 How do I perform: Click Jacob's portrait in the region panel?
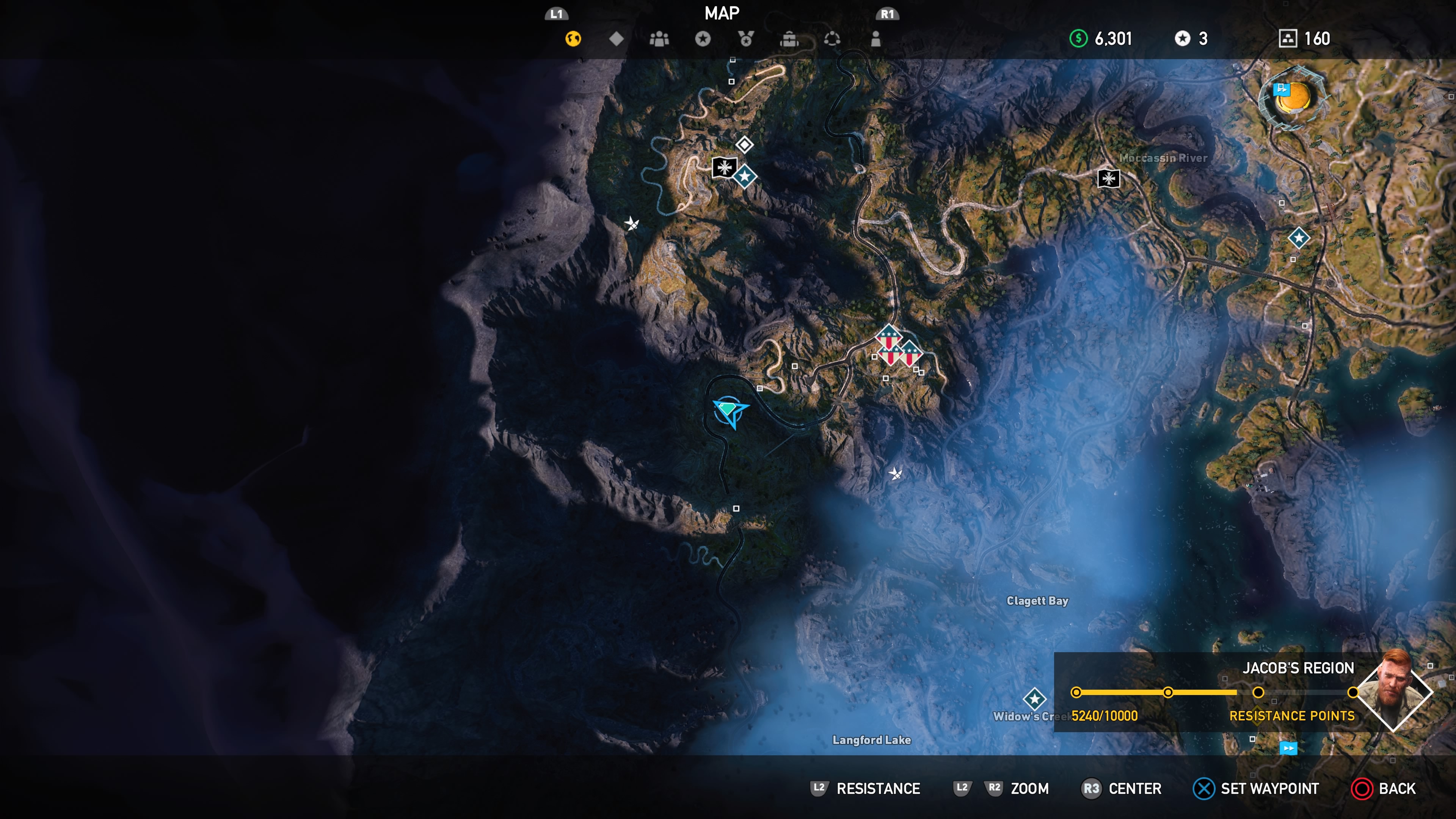click(1394, 691)
